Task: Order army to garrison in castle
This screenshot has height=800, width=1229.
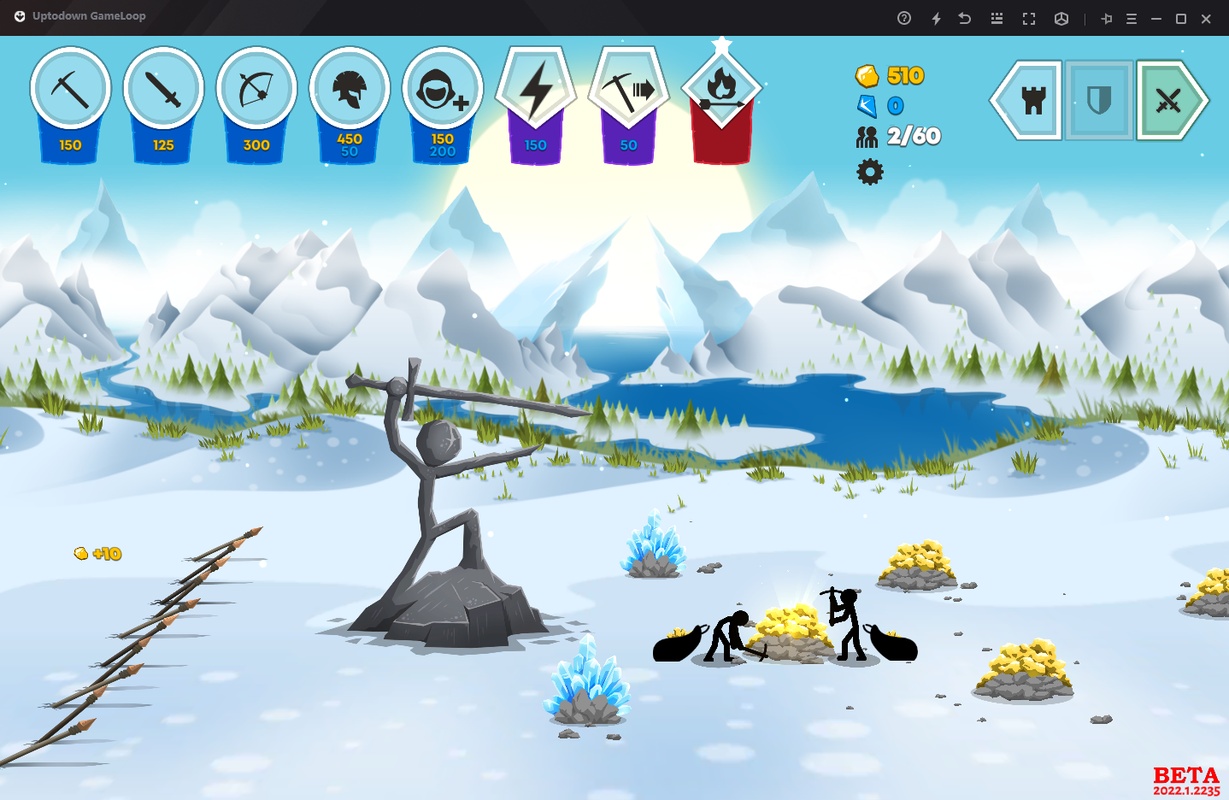Action: 1030,100
